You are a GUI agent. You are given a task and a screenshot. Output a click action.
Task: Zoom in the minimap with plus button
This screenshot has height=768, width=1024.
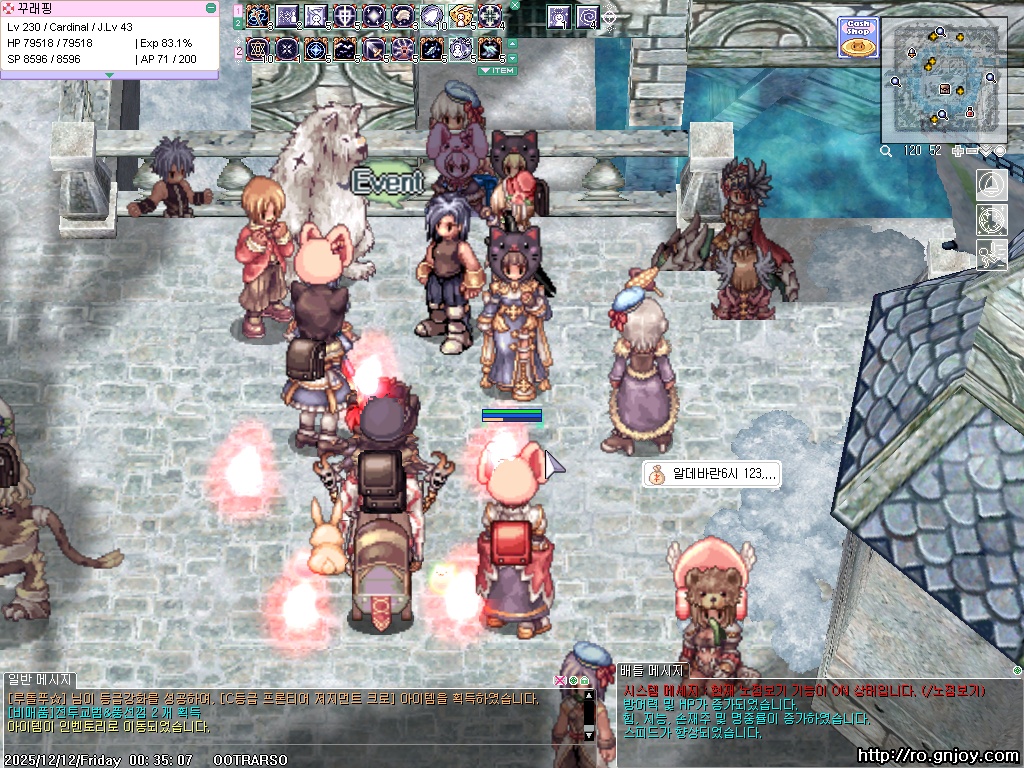959,151
